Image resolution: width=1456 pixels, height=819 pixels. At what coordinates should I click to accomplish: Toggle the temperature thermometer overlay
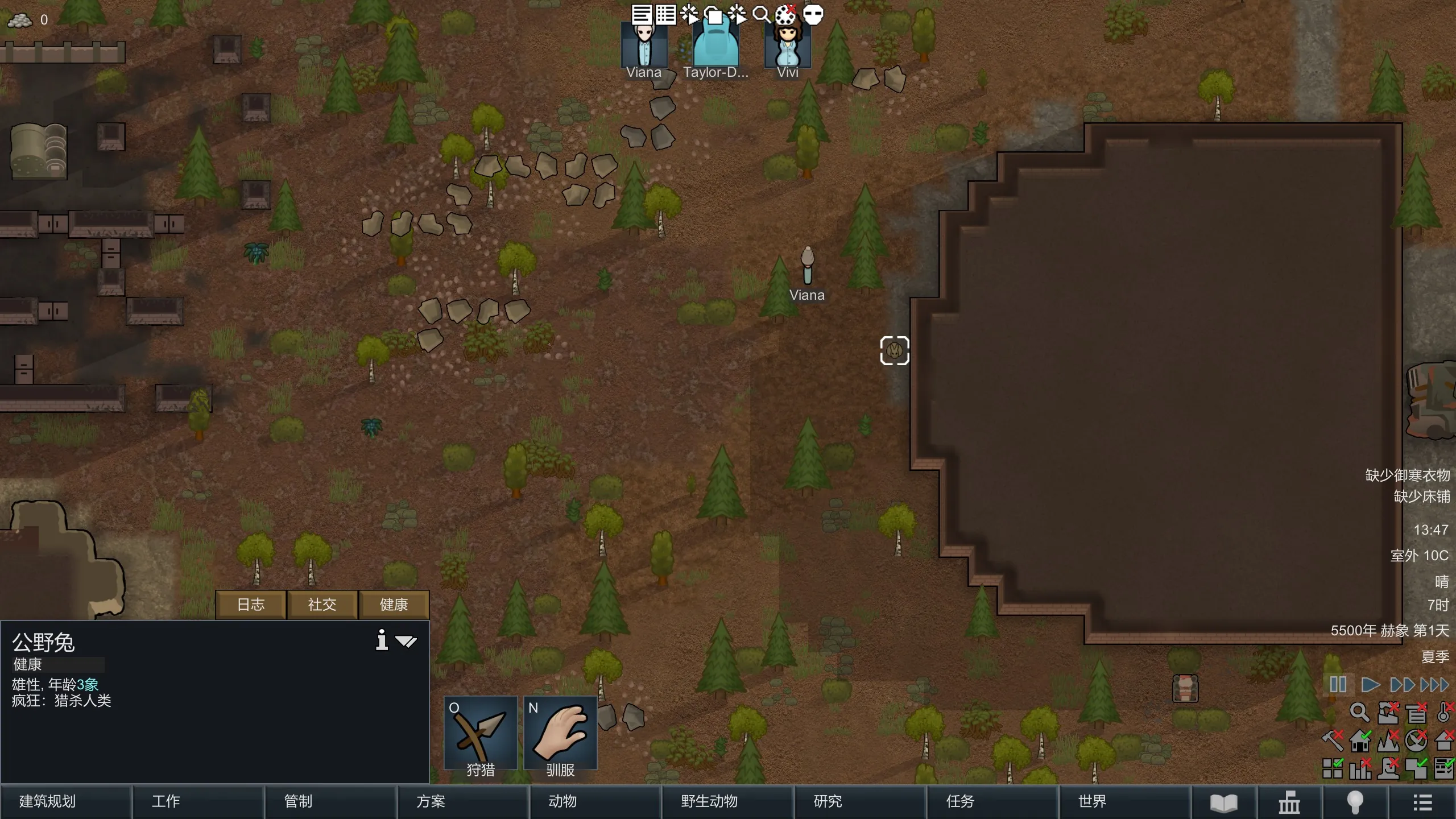pos(1444,712)
